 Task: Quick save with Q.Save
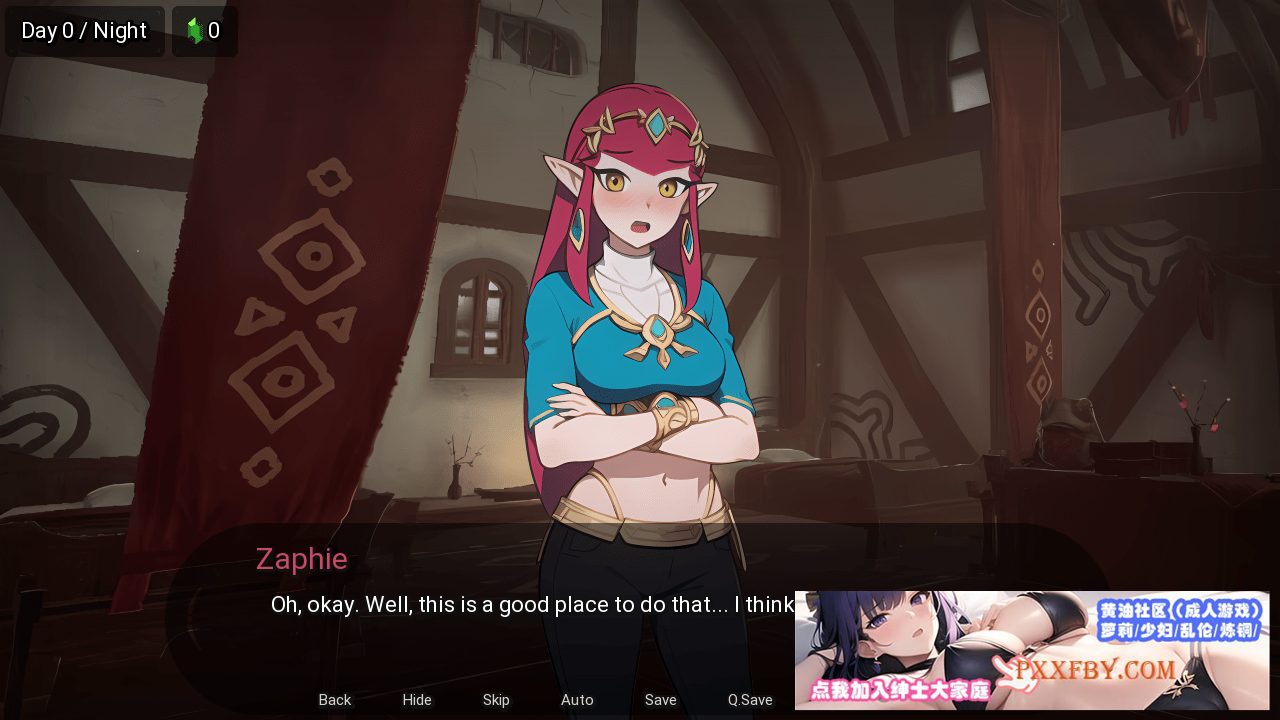(750, 700)
